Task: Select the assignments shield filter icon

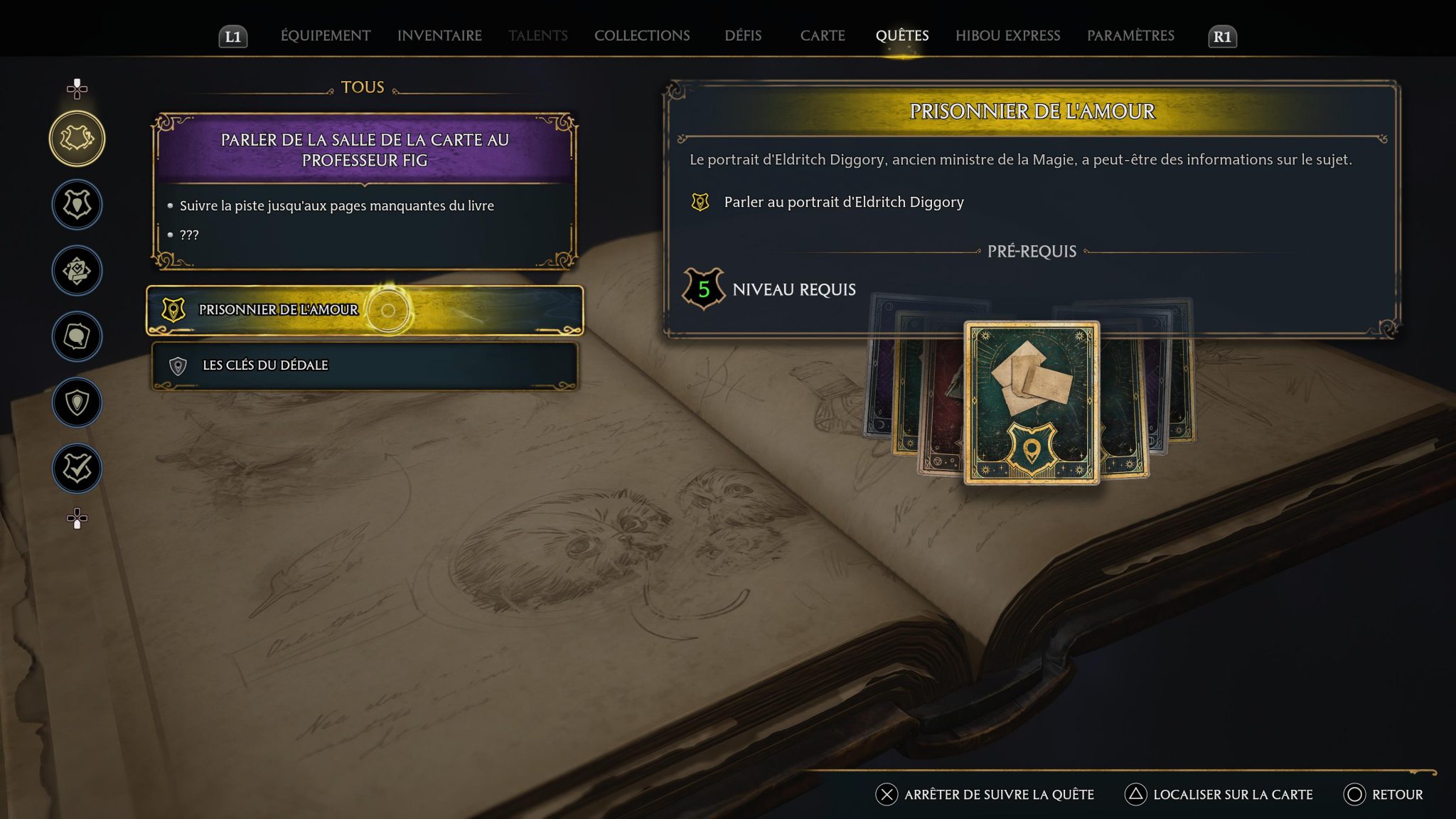Action: (x=77, y=401)
